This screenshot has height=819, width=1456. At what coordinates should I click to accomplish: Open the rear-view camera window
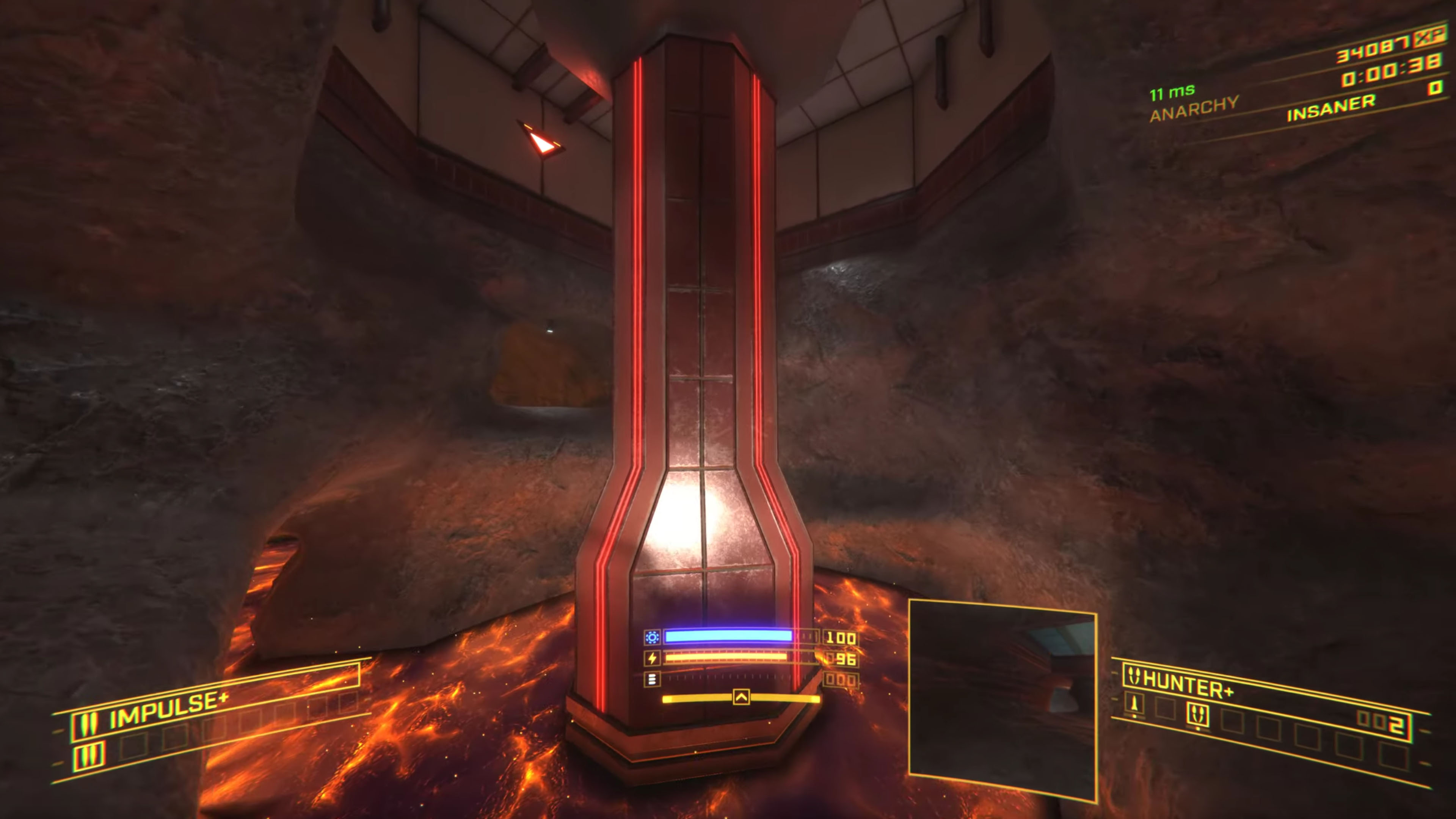[x=1002, y=700]
